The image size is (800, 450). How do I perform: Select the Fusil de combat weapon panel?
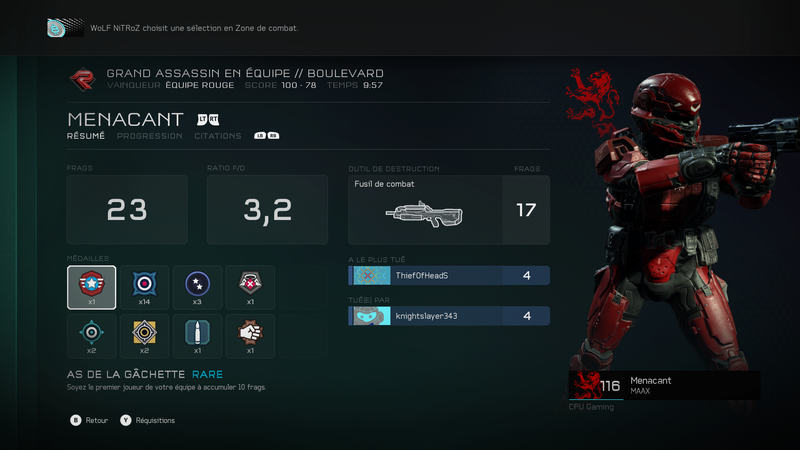tap(448, 209)
